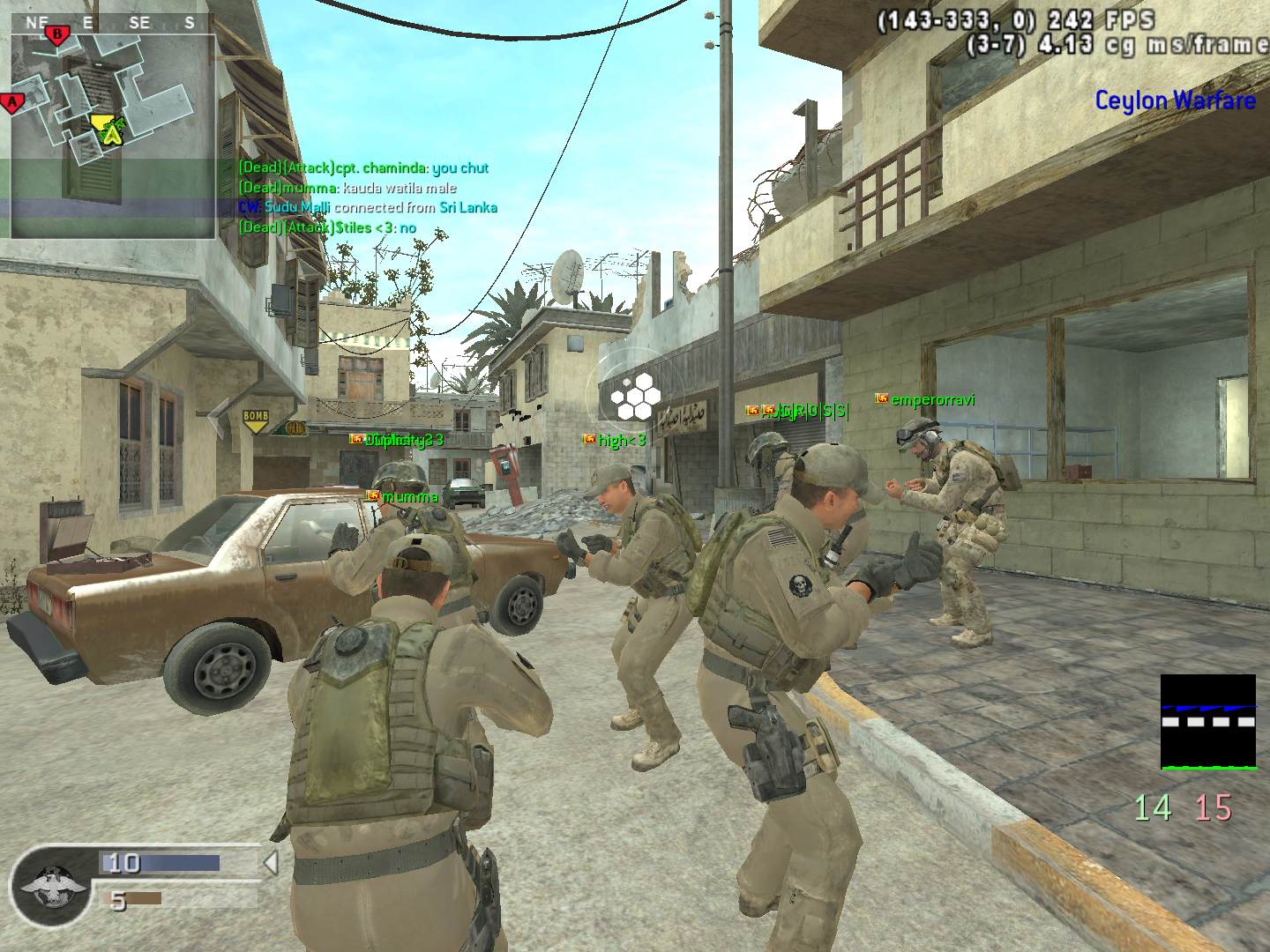Select bomb site A marker on minimap
Image resolution: width=1270 pixels, height=952 pixels.
tap(12, 103)
